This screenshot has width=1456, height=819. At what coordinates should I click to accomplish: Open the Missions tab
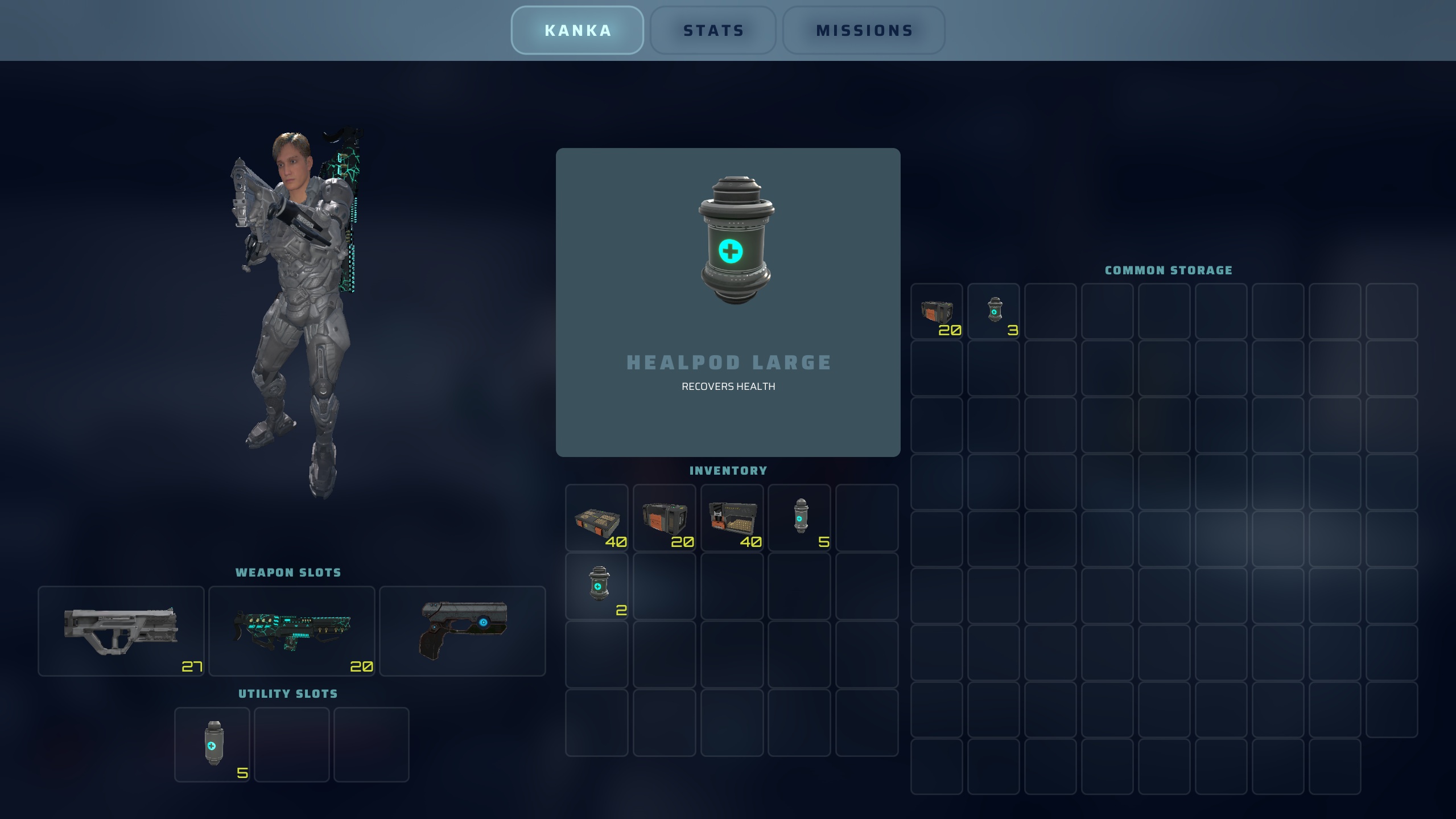tap(864, 31)
